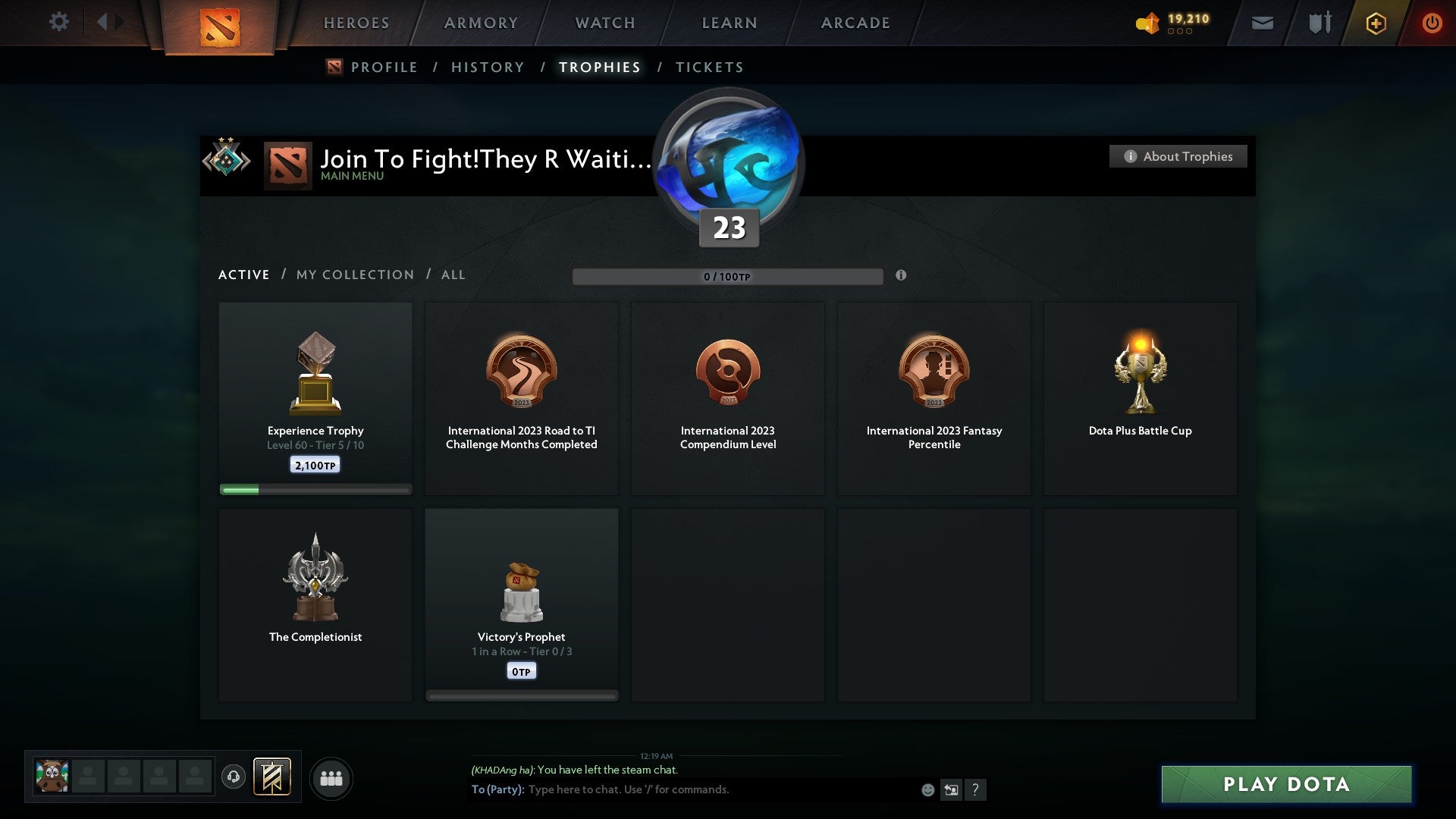Open the emoticon picker in chat

pos(928,789)
